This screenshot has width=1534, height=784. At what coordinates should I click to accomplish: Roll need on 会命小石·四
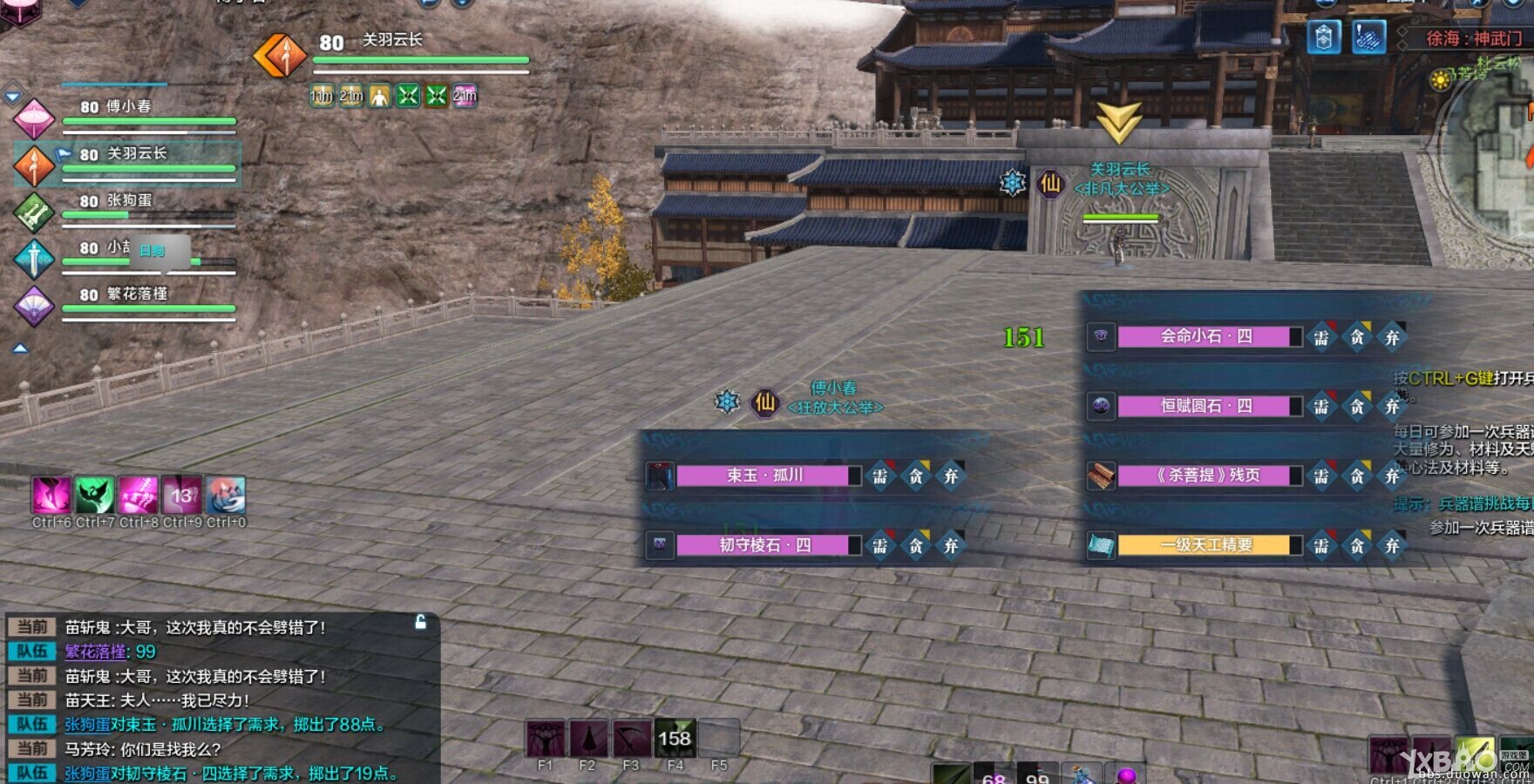click(x=1321, y=337)
